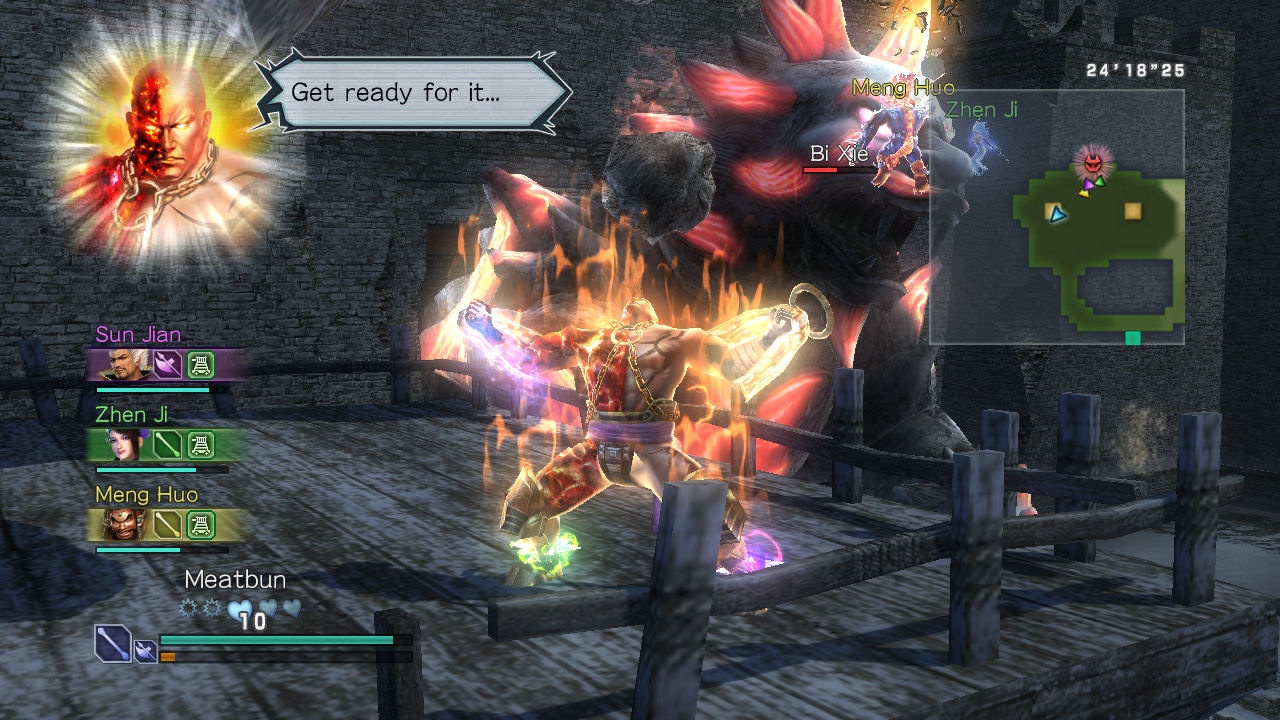The image size is (1280, 720).
Task: Click the cyan player arrow on minimap
Action: click(1058, 214)
